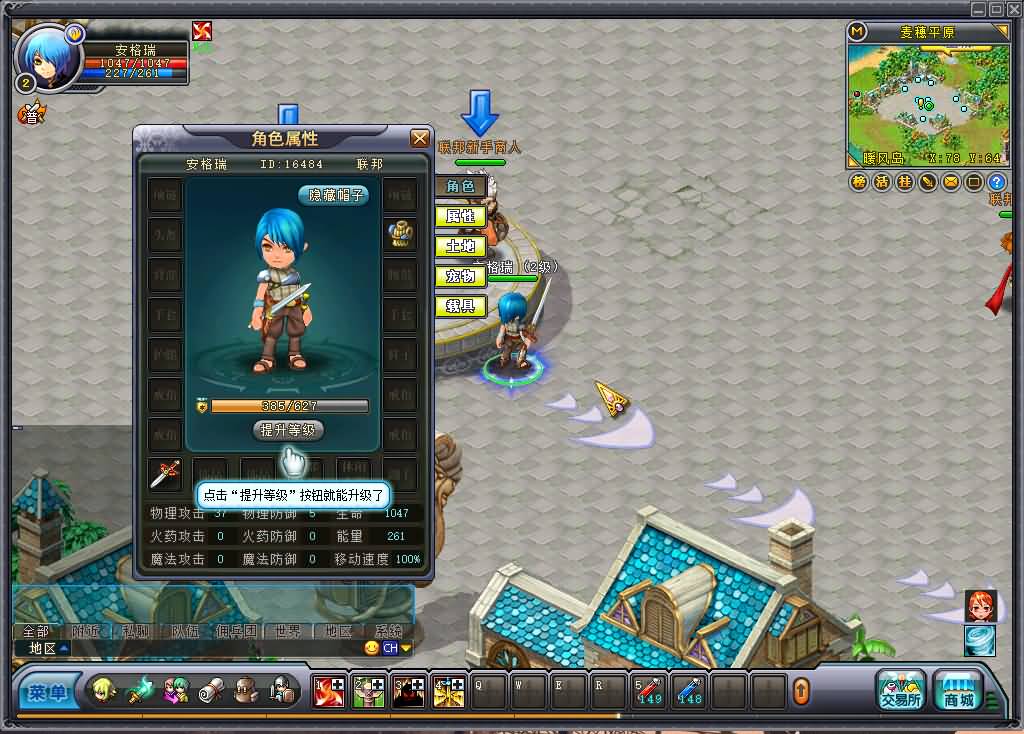Open the 土地 tab
The width and height of the screenshot is (1024, 734).
click(461, 246)
